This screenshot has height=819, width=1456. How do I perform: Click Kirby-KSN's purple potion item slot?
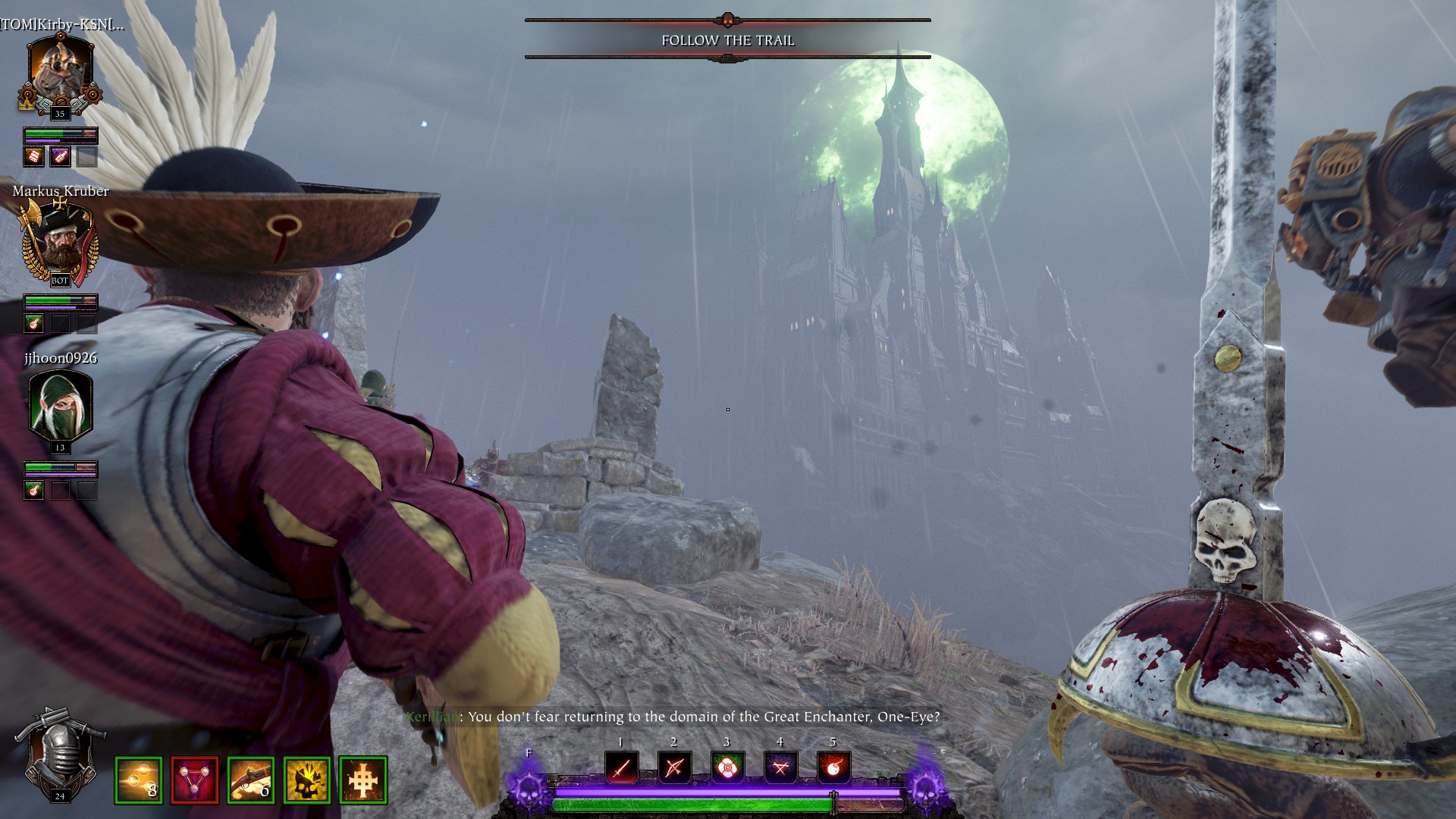click(x=60, y=157)
